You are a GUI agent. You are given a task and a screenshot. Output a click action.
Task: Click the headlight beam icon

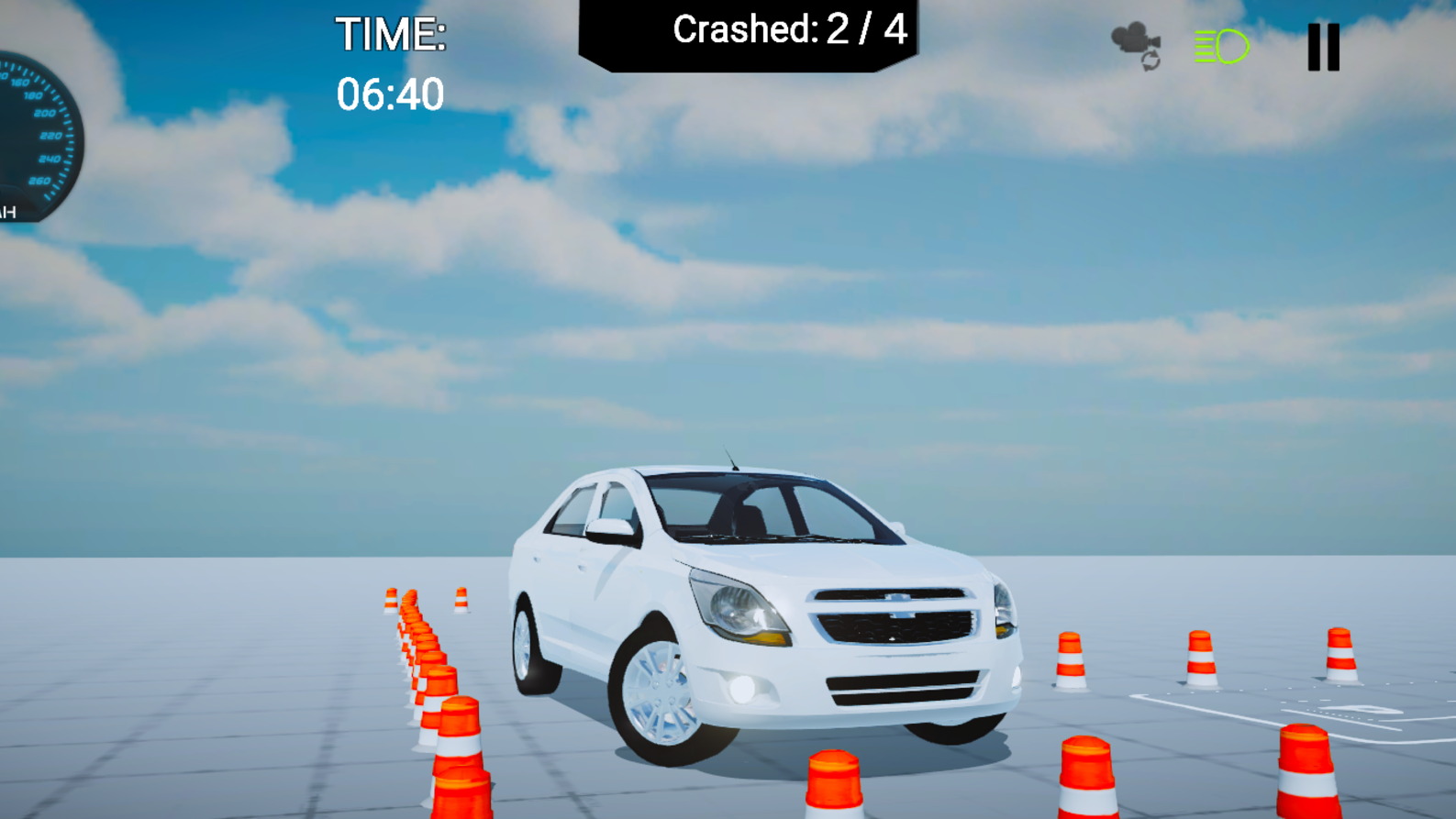[x=1220, y=44]
